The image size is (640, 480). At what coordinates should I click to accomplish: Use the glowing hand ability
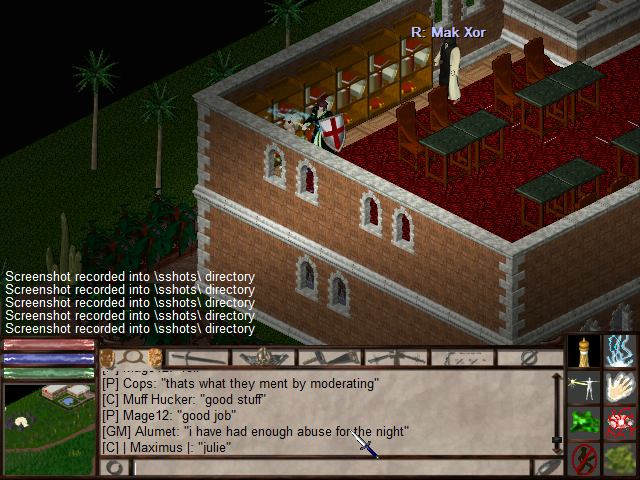click(621, 386)
